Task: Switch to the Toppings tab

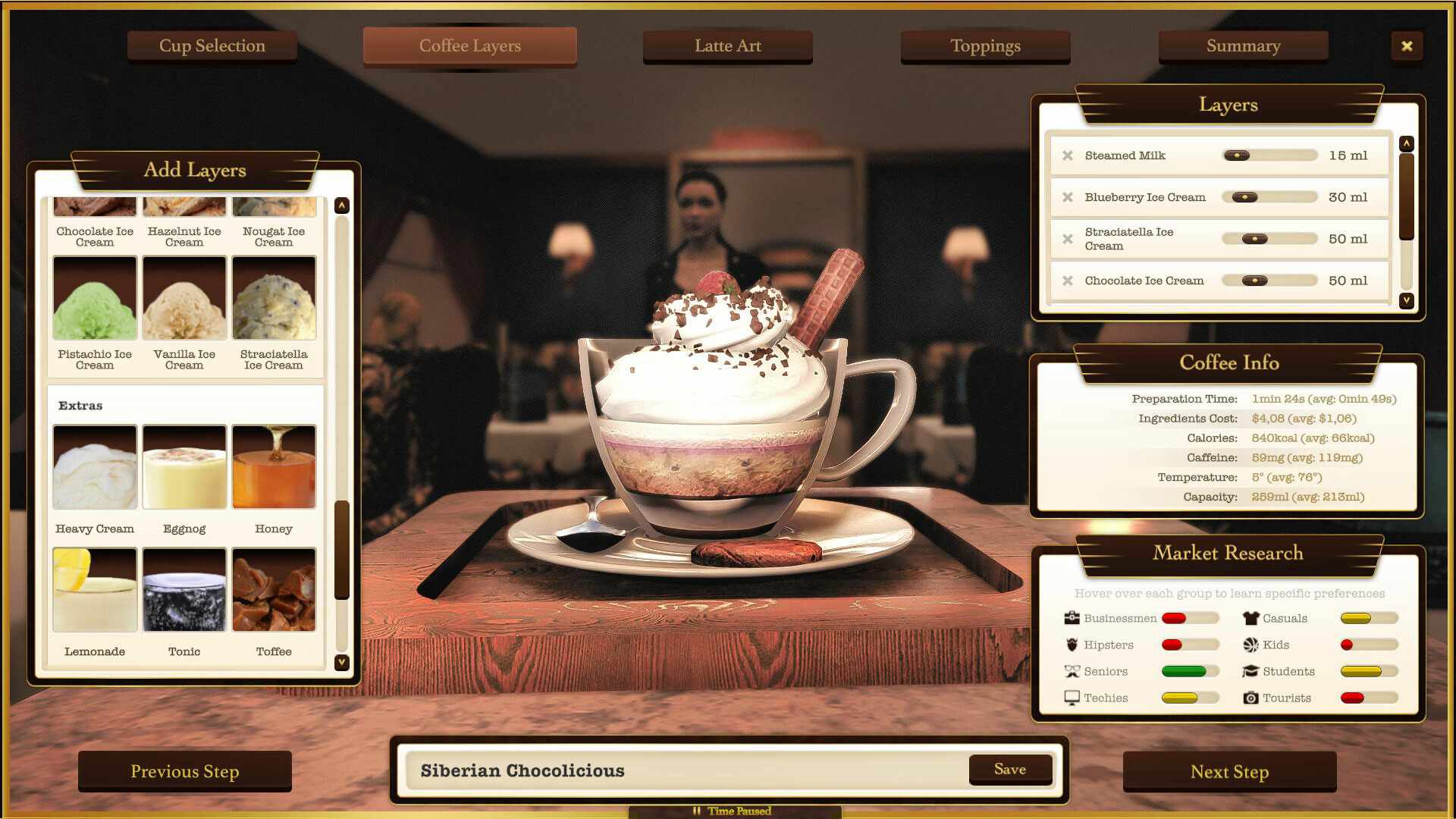Action: [x=985, y=45]
